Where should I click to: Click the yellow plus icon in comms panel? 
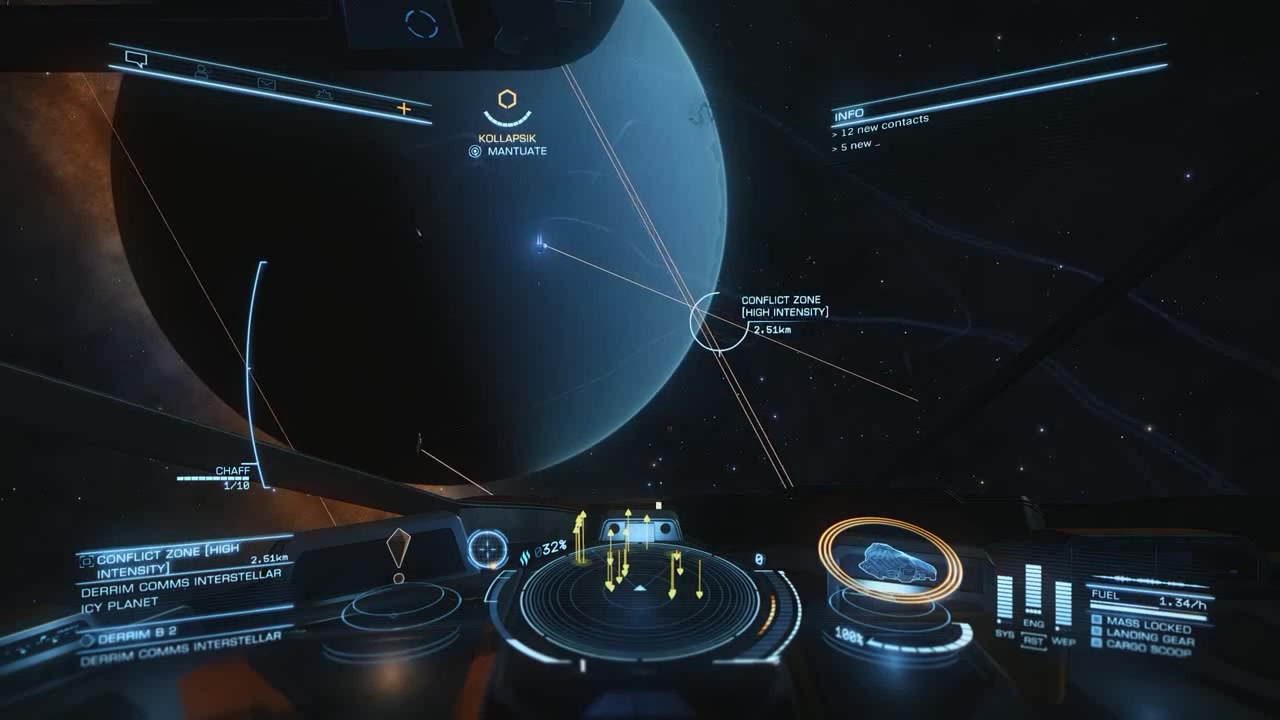[x=404, y=108]
